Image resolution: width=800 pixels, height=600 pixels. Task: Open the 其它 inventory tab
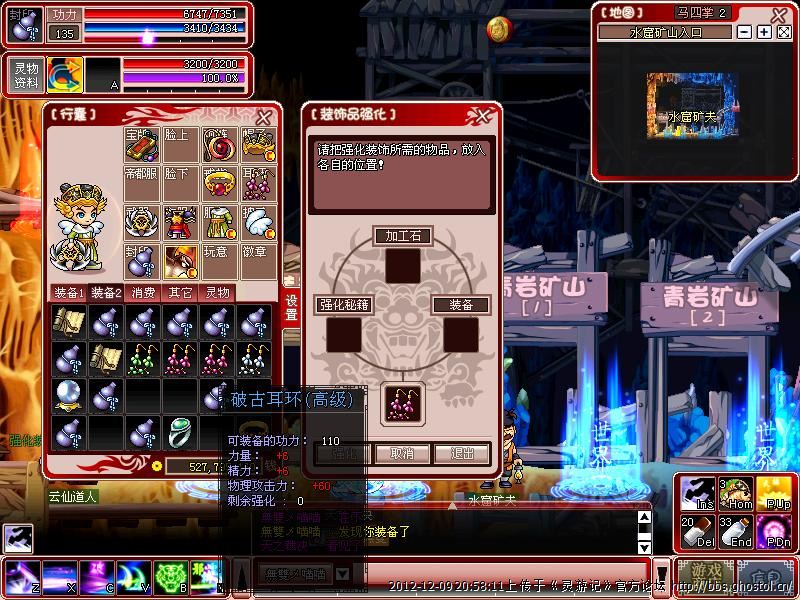click(181, 293)
